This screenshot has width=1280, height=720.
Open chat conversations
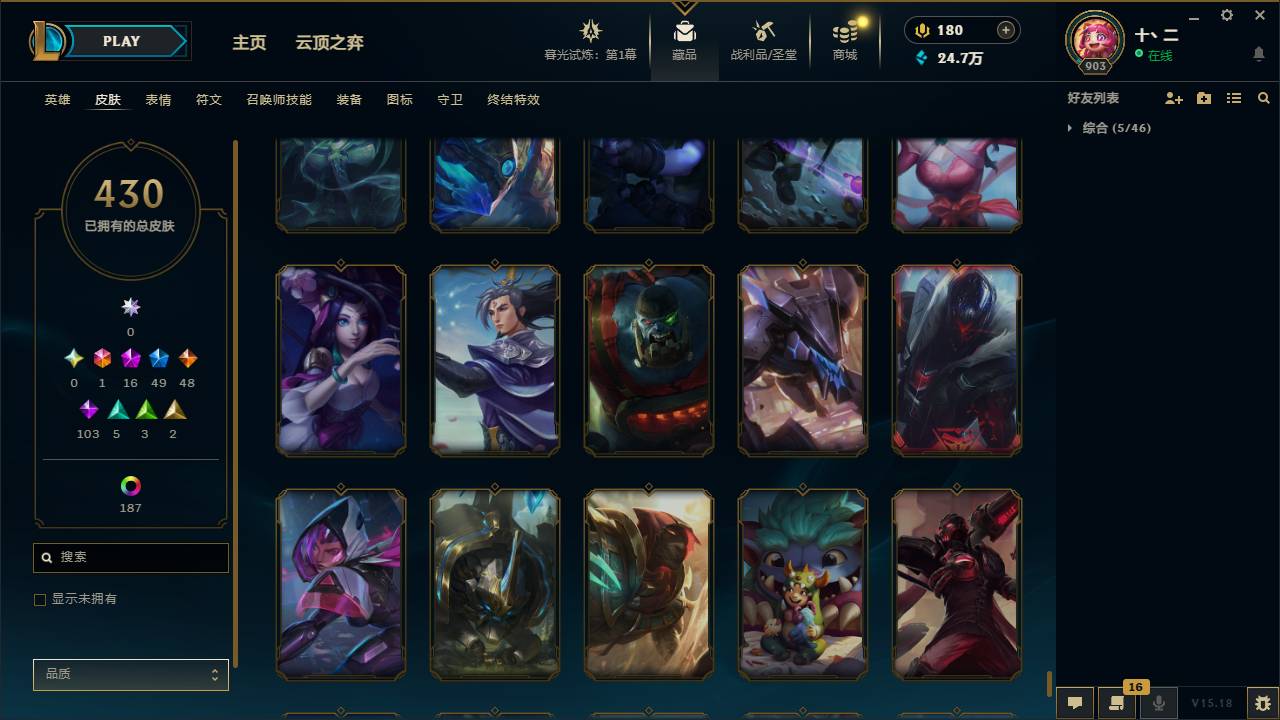(x=1074, y=702)
